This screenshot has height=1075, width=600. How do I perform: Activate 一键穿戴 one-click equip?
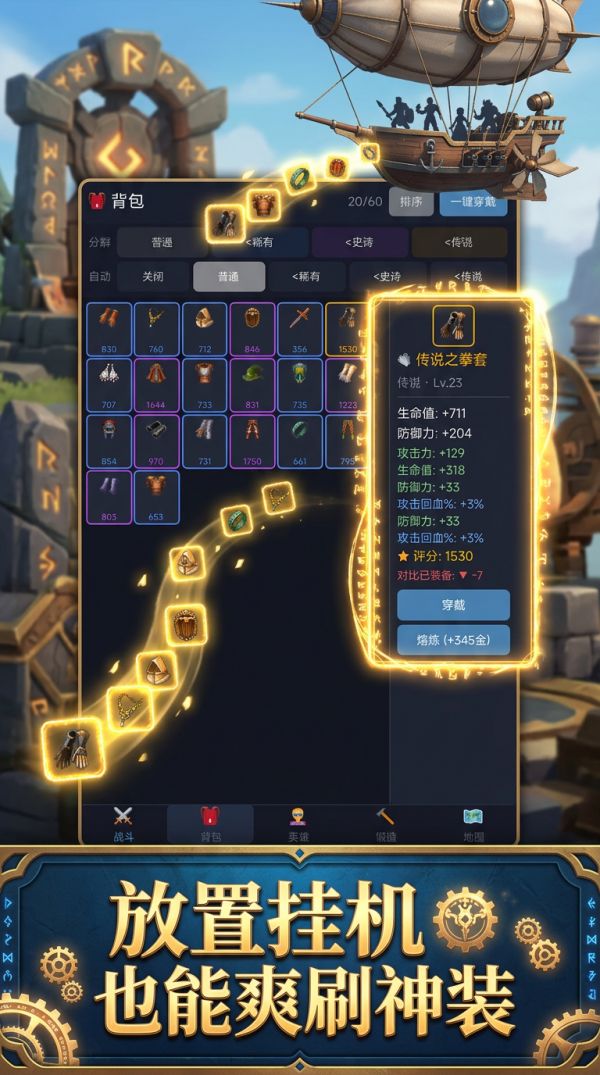pos(474,201)
